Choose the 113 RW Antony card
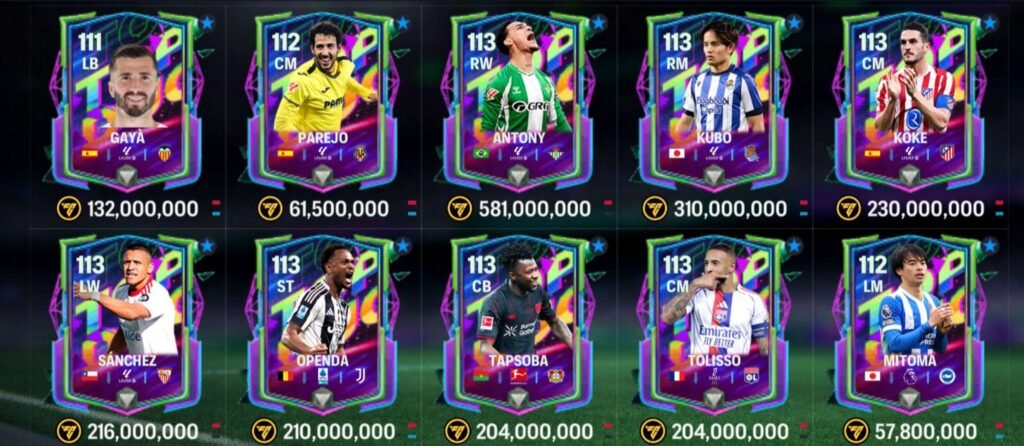 click(x=518, y=100)
